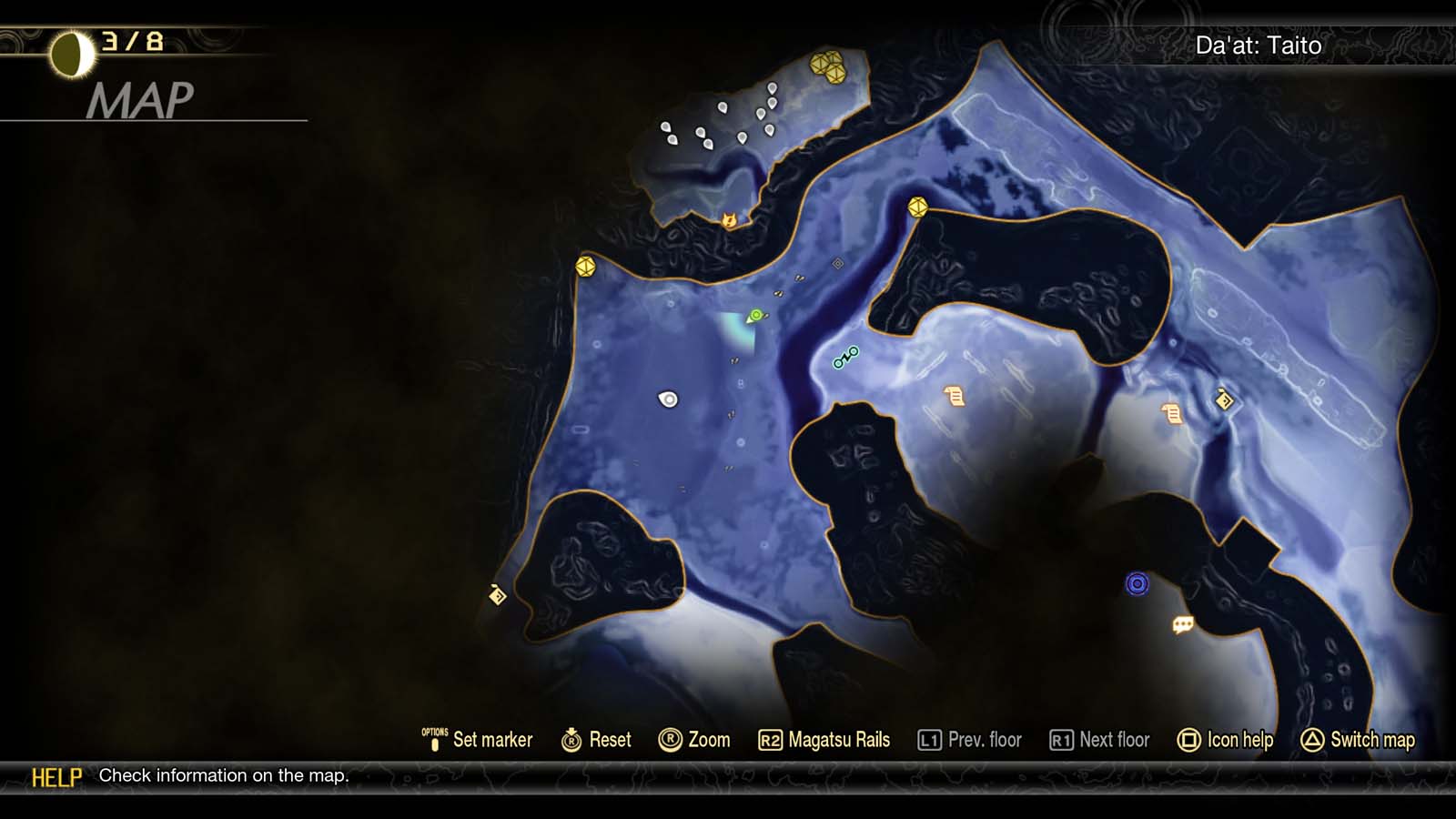
Task: Select the blue leyline fount icon near bottom right
Action: (1137, 583)
